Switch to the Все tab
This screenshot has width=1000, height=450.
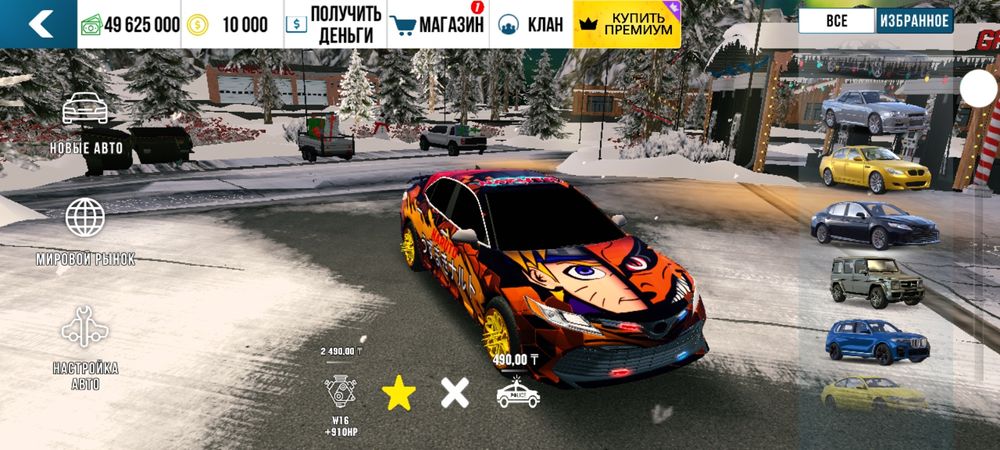tap(837, 21)
